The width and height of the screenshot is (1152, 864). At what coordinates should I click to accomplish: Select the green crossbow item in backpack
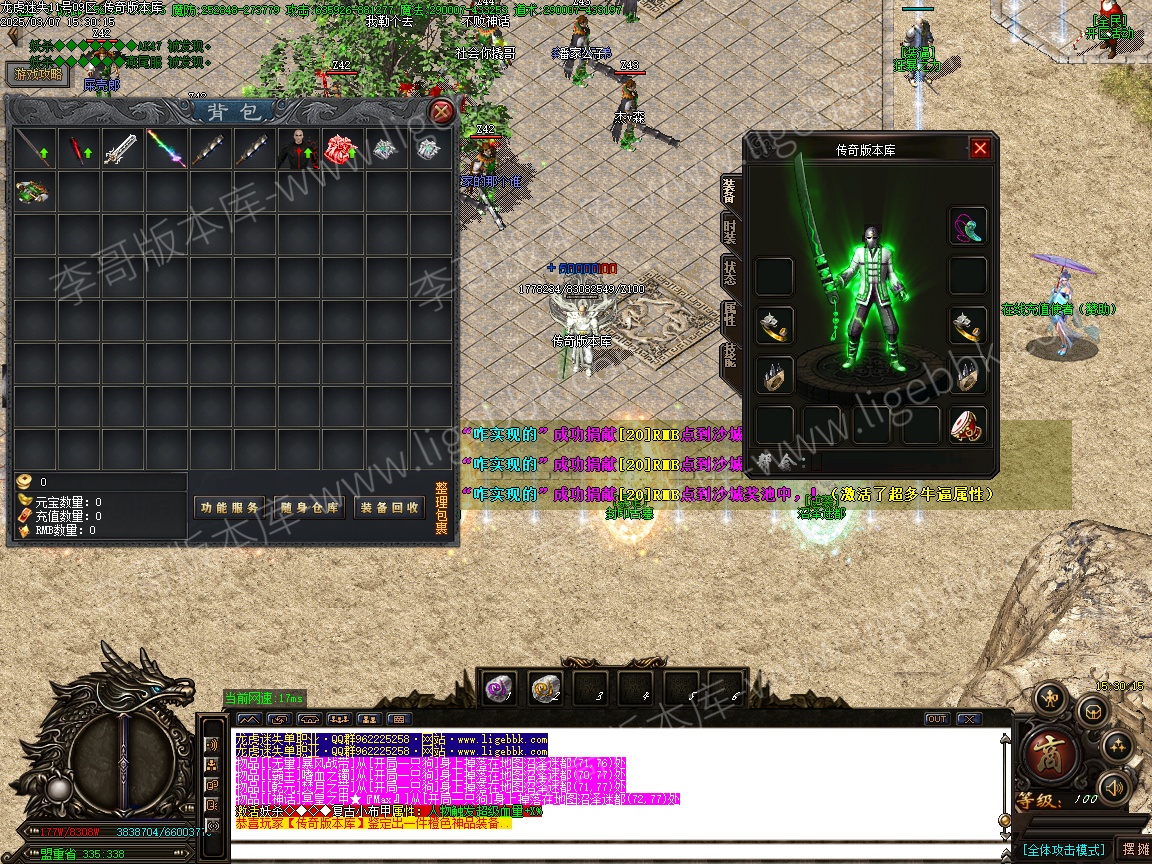(34, 192)
